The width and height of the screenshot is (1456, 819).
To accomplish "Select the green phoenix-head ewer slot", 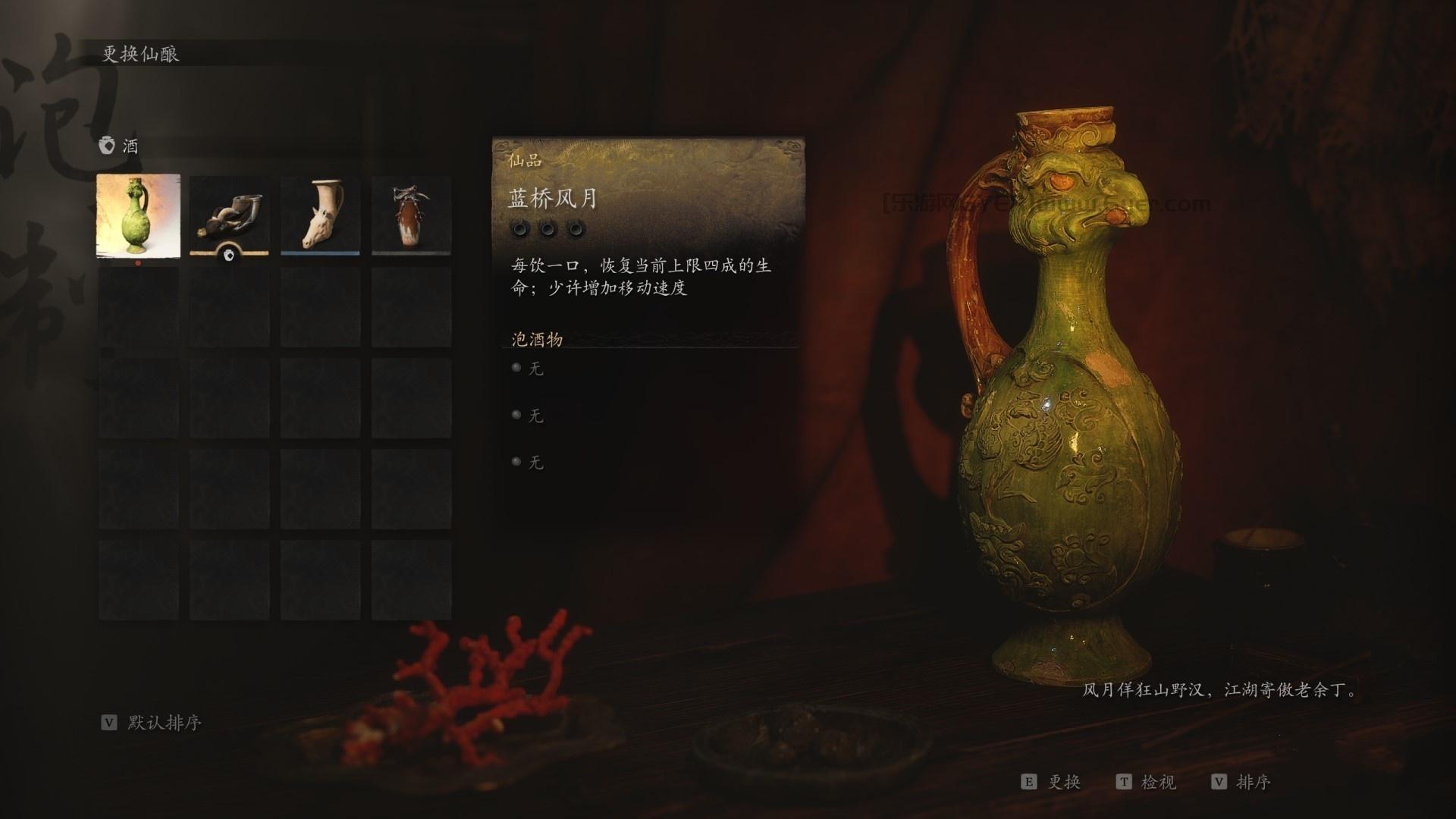I will click(x=139, y=216).
